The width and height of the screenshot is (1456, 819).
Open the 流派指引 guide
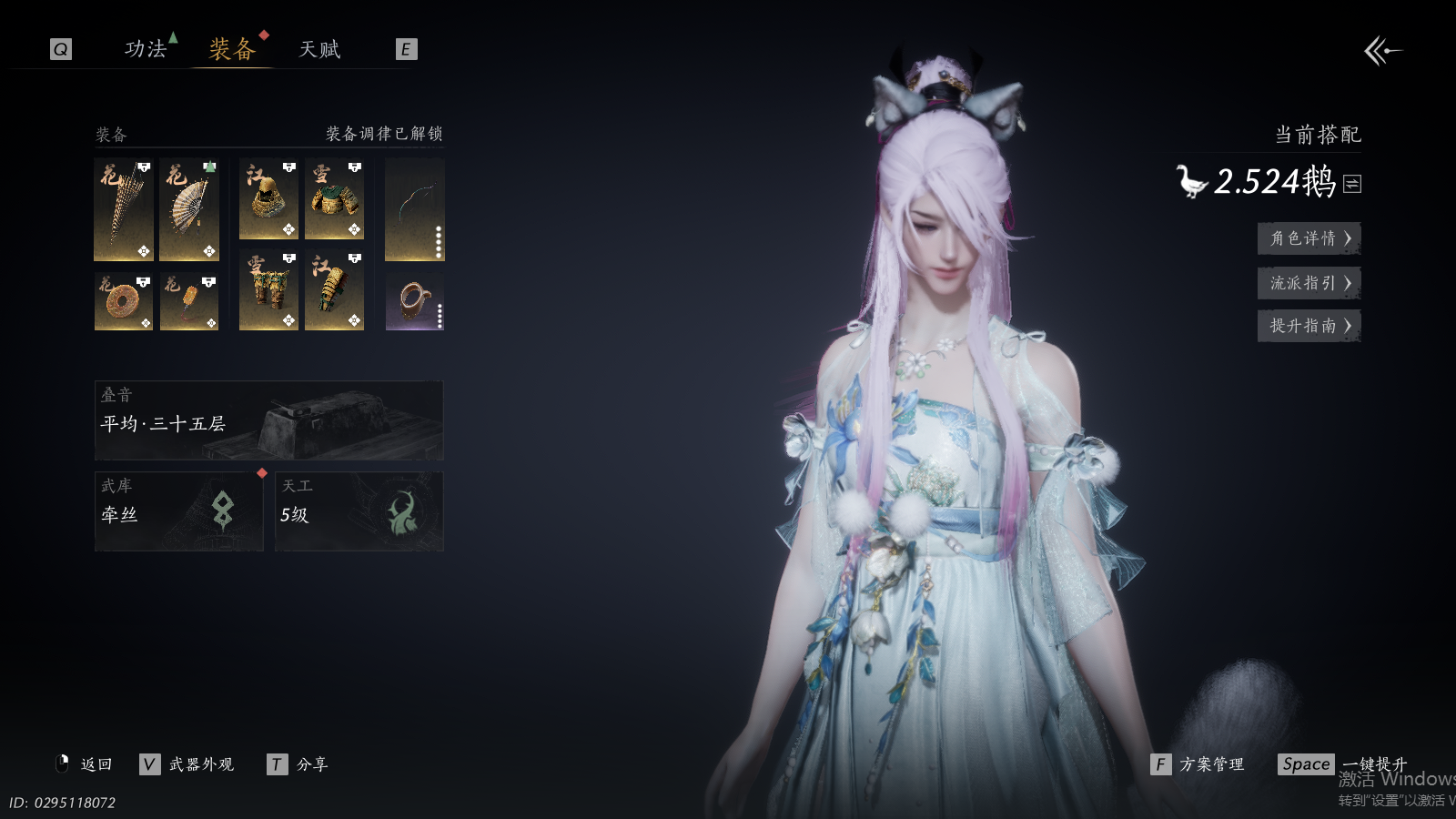coord(1309,283)
